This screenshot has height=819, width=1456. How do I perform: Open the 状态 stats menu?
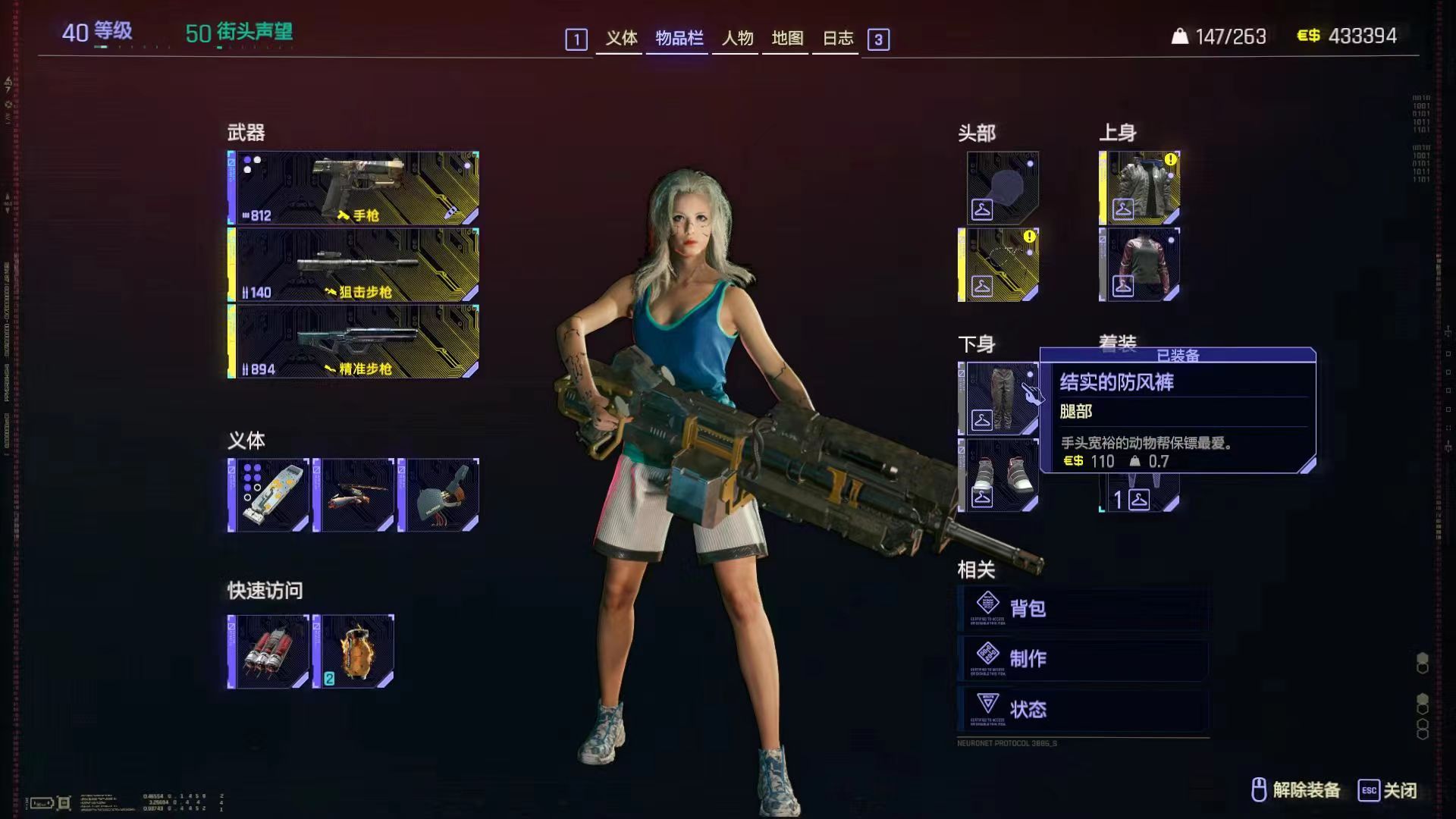[1083, 709]
